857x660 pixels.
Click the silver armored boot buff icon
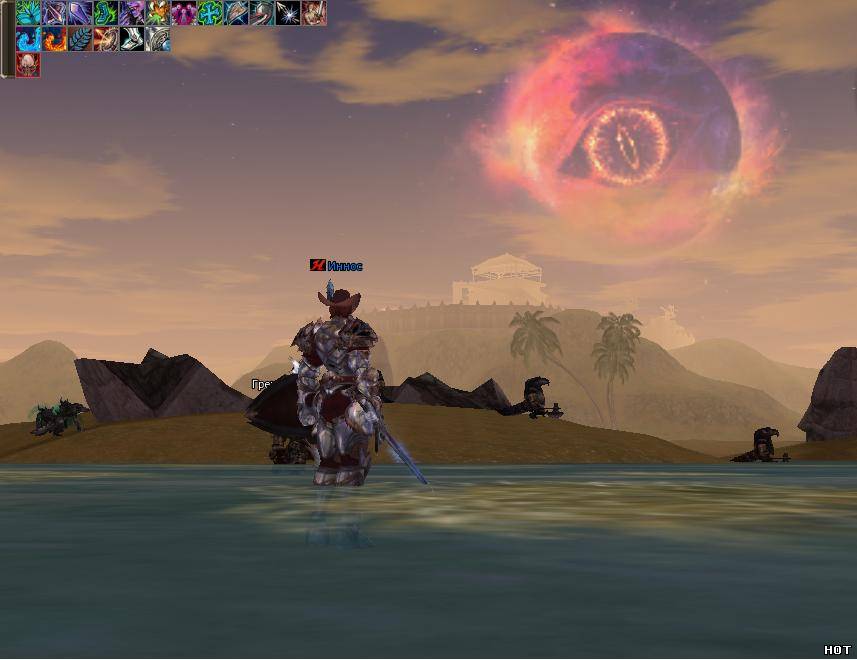point(132,39)
